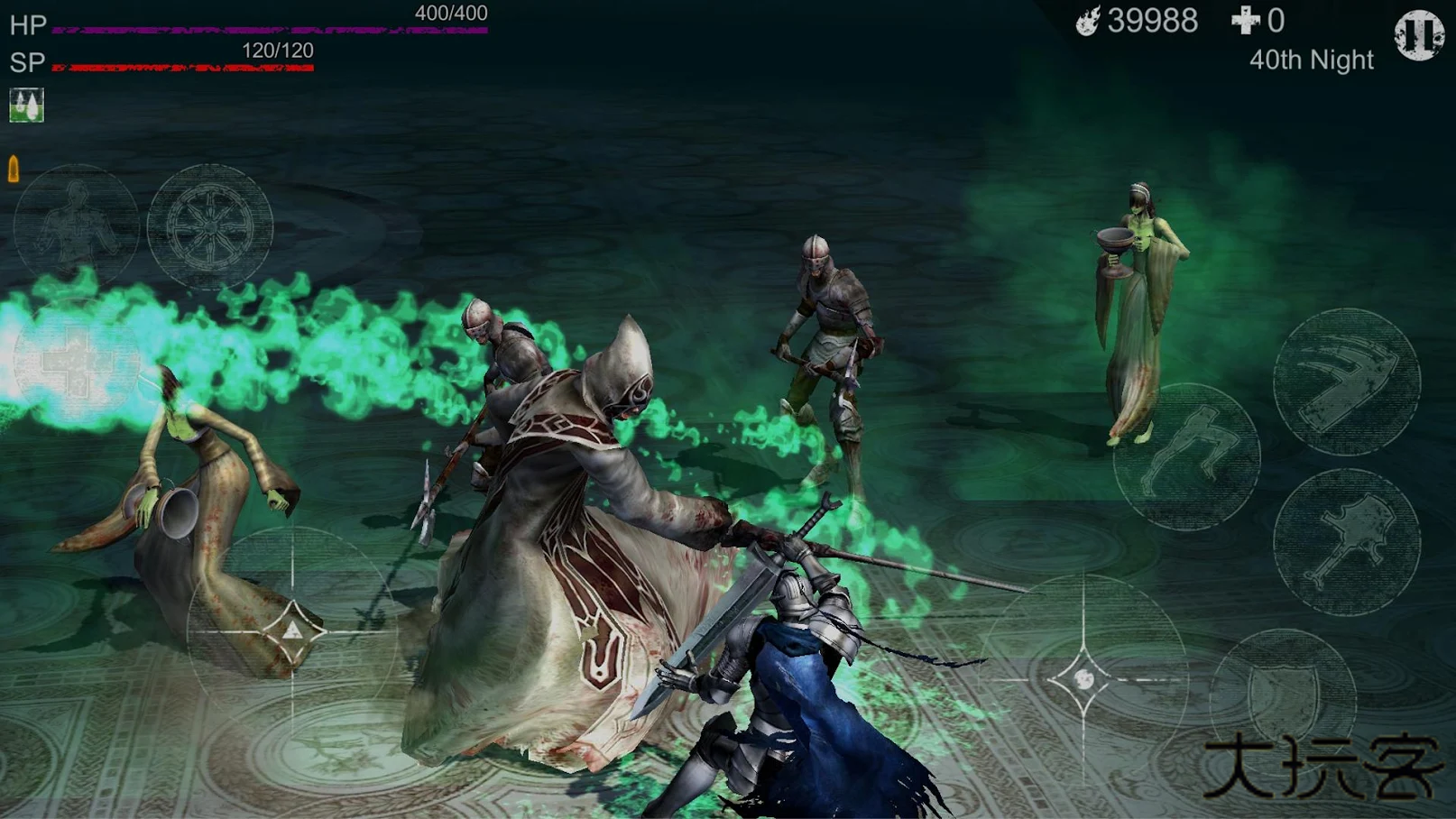This screenshot has height=819, width=1456.
Task: Select the bottom-right crosshair target icon
Action: coord(1084,679)
